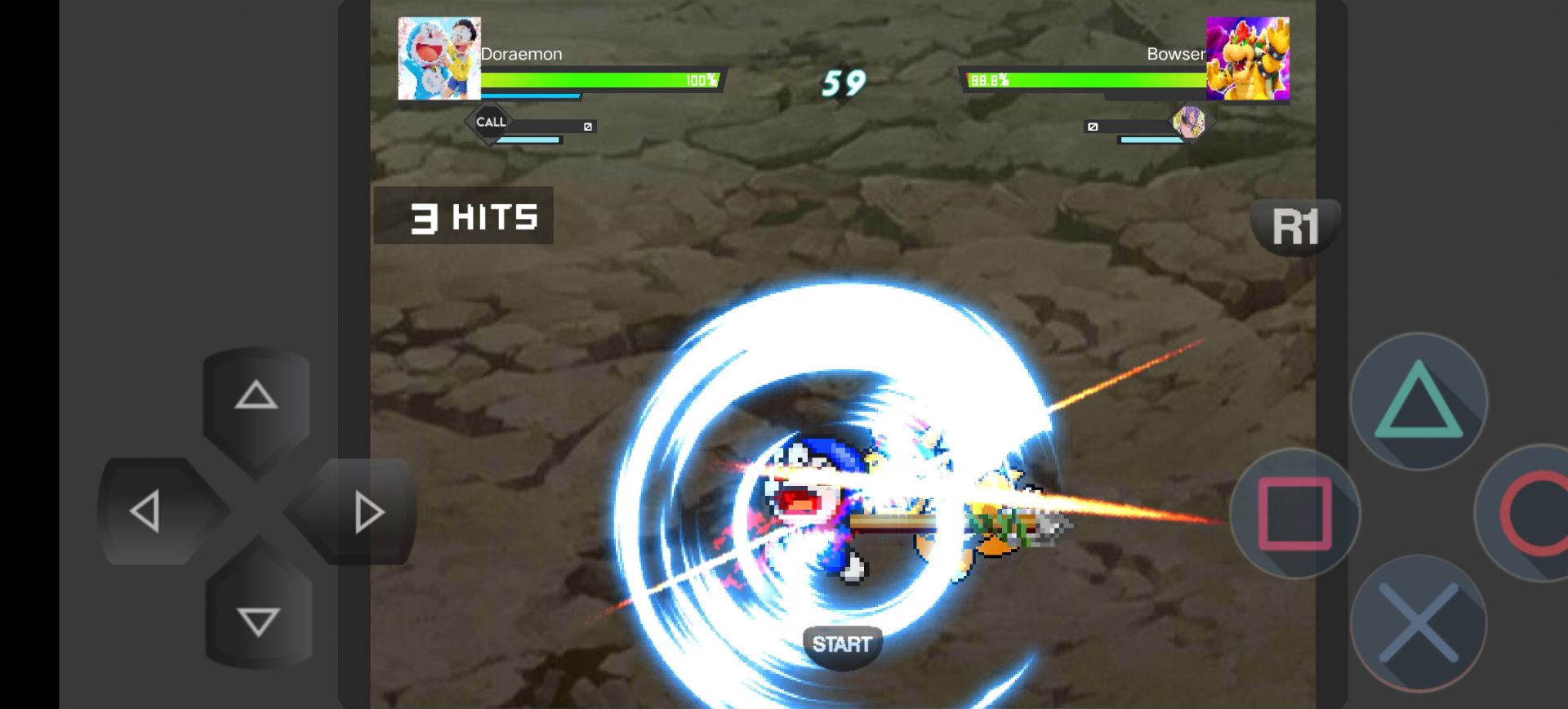
Task: Tap the blue cross action button
Action: [1419, 623]
